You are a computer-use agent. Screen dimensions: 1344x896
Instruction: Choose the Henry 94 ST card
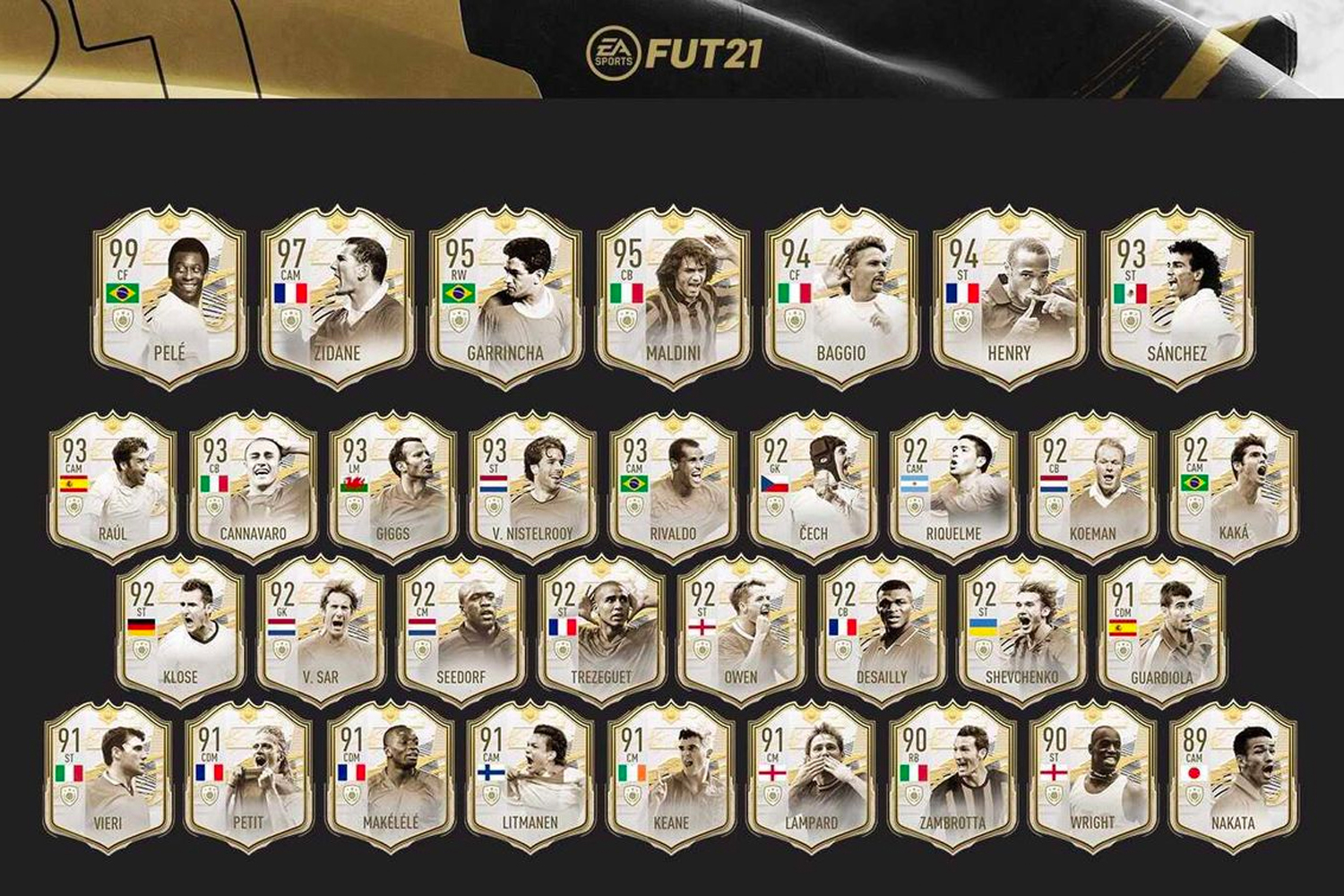1008,298
